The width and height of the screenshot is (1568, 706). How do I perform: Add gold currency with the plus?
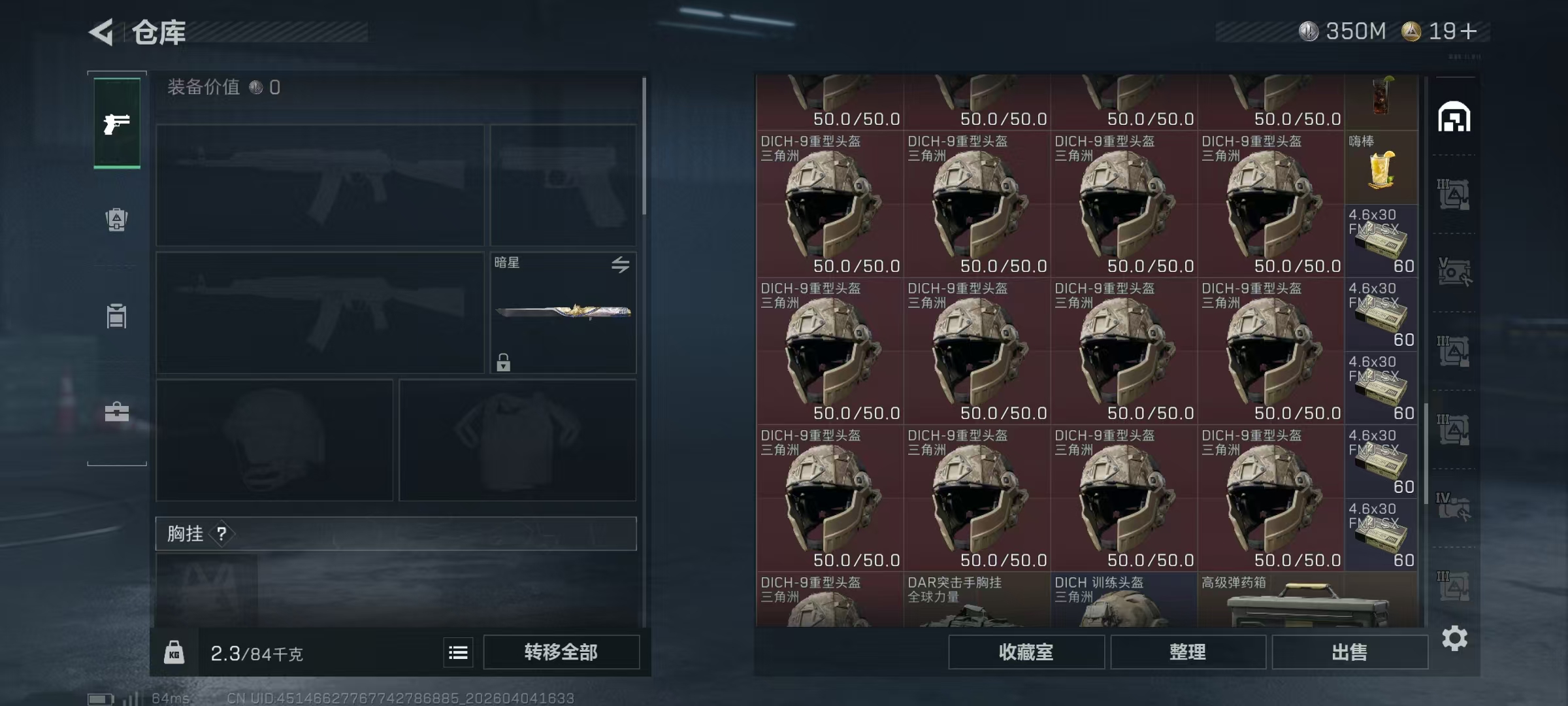point(1468,31)
